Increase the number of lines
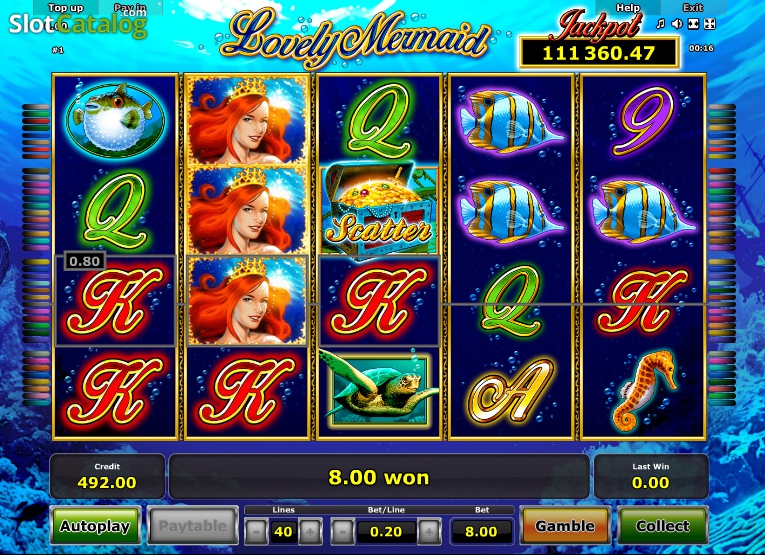Image resolution: width=765 pixels, height=555 pixels. pyautogui.click(x=310, y=530)
